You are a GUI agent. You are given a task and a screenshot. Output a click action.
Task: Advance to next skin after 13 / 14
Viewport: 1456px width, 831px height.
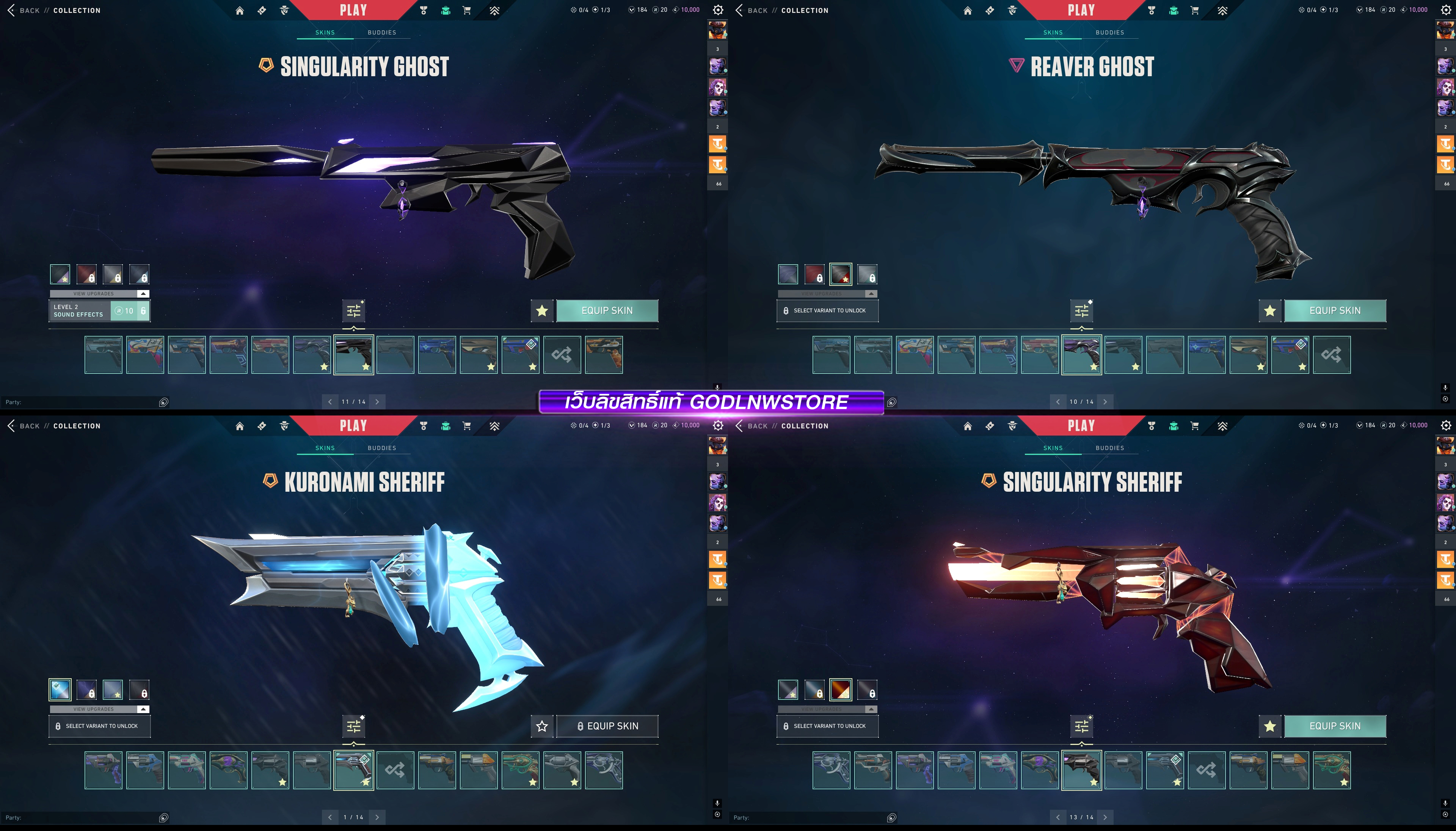click(x=1105, y=817)
